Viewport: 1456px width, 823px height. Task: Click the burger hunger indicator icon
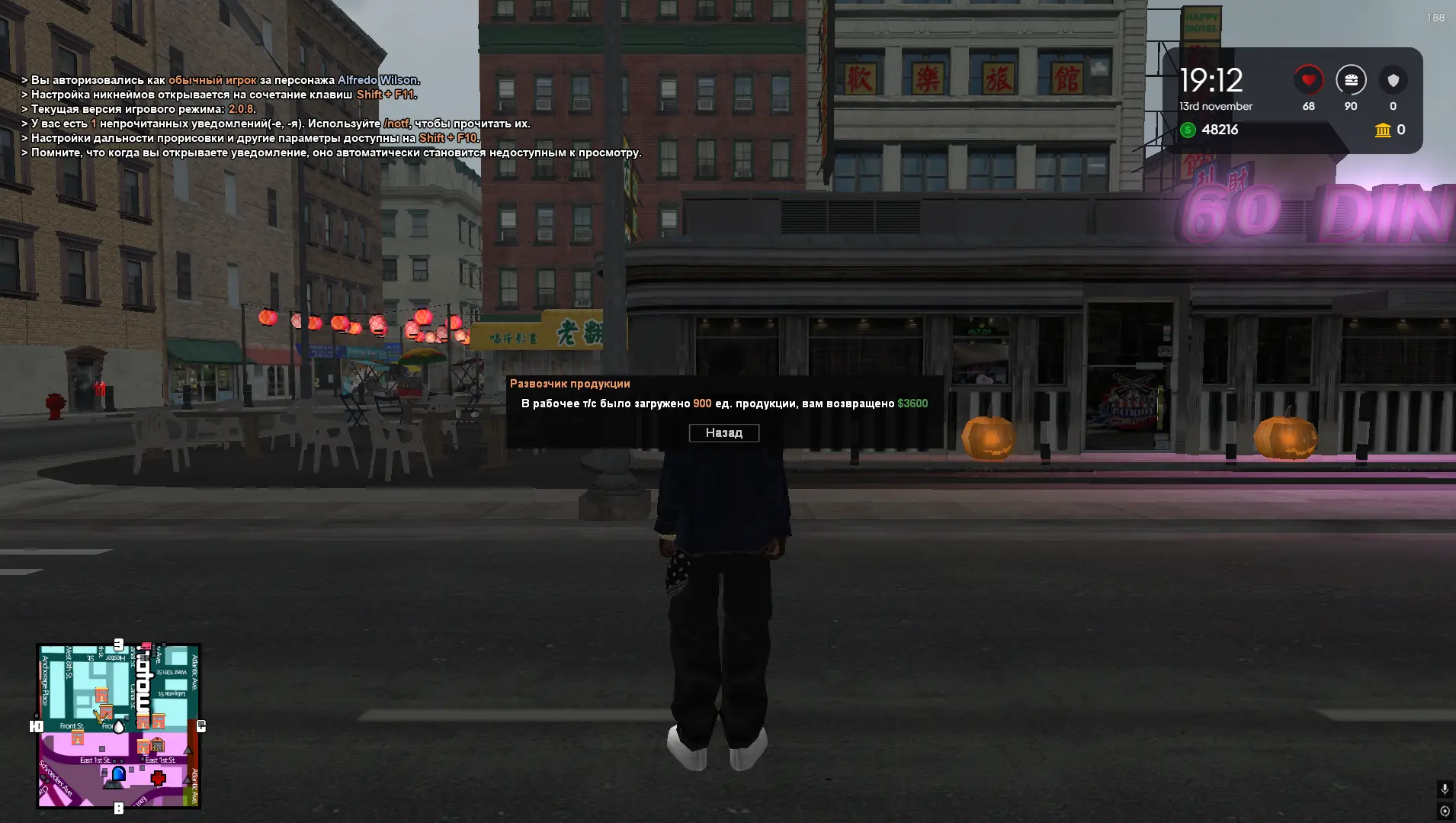point(1351,79)
